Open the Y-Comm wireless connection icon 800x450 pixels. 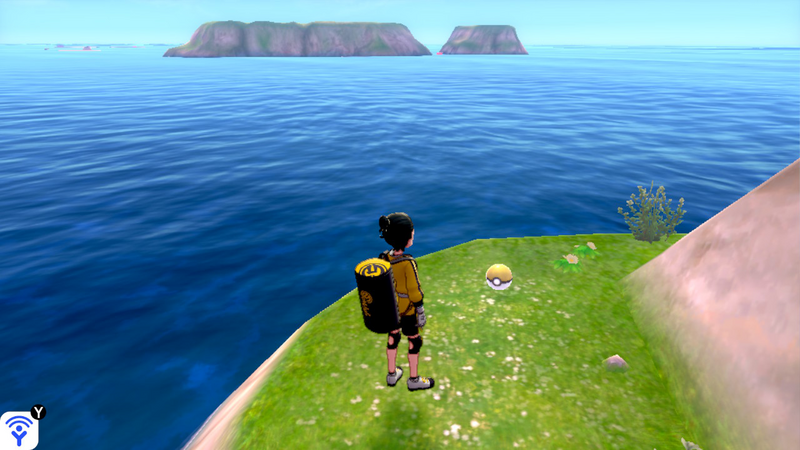[19, 430]
